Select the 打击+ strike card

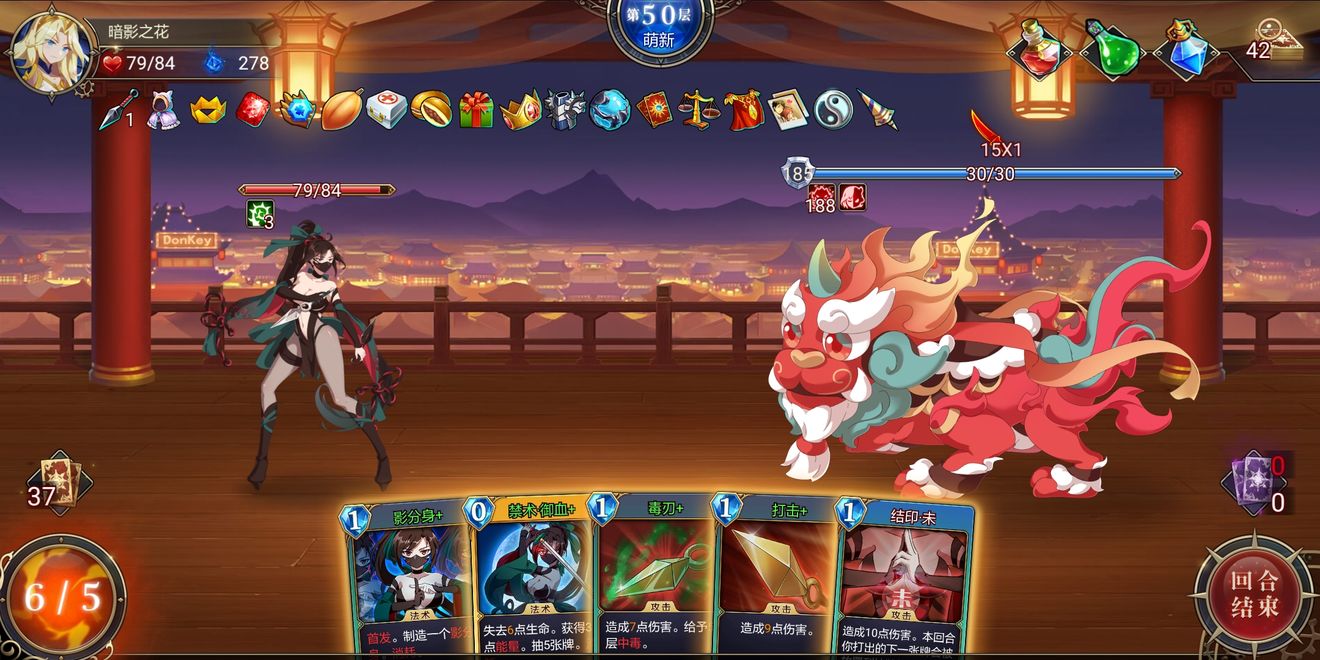pos(774,580)
